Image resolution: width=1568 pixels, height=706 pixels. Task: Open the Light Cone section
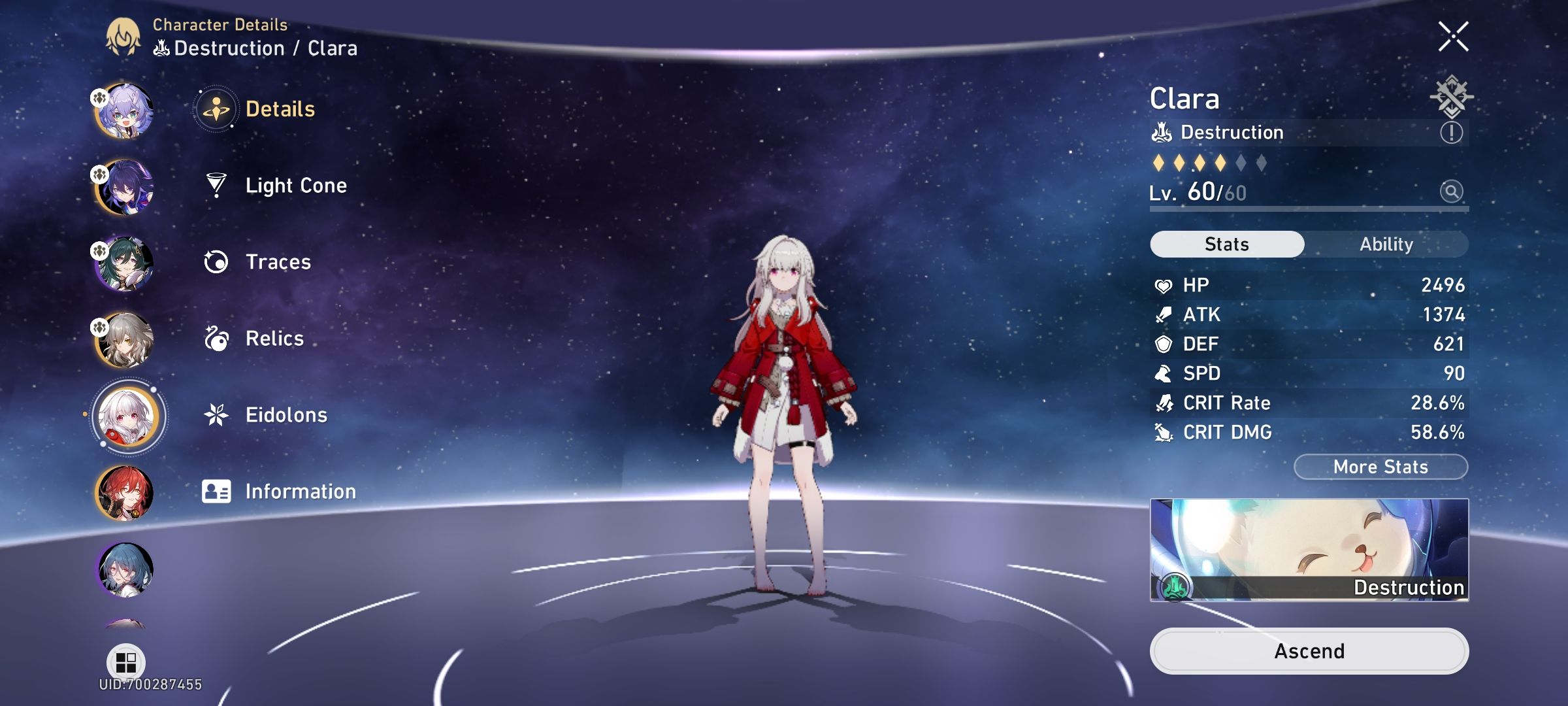[295, 185]
